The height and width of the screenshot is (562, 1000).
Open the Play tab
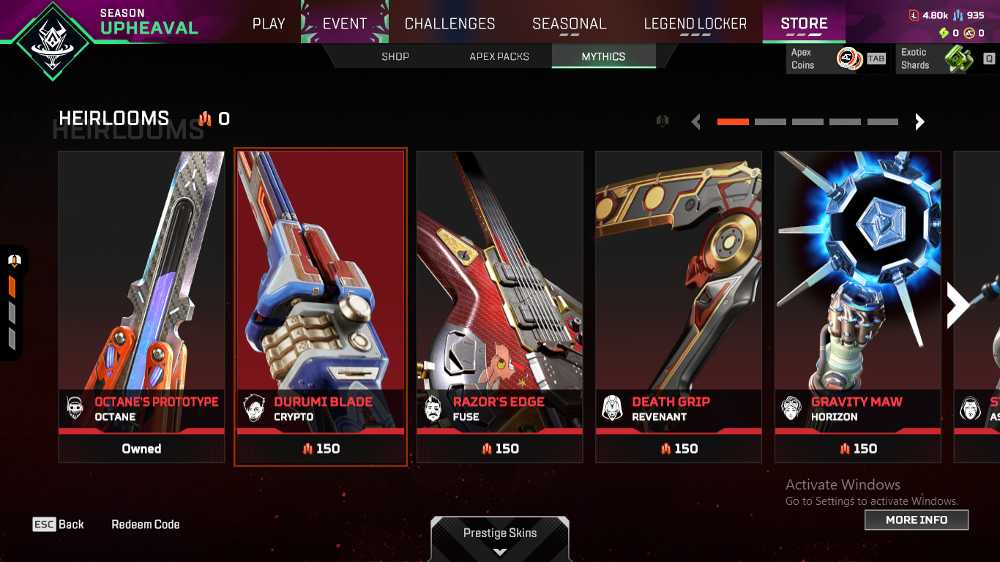pyautogui.click(x=268, y=23)
